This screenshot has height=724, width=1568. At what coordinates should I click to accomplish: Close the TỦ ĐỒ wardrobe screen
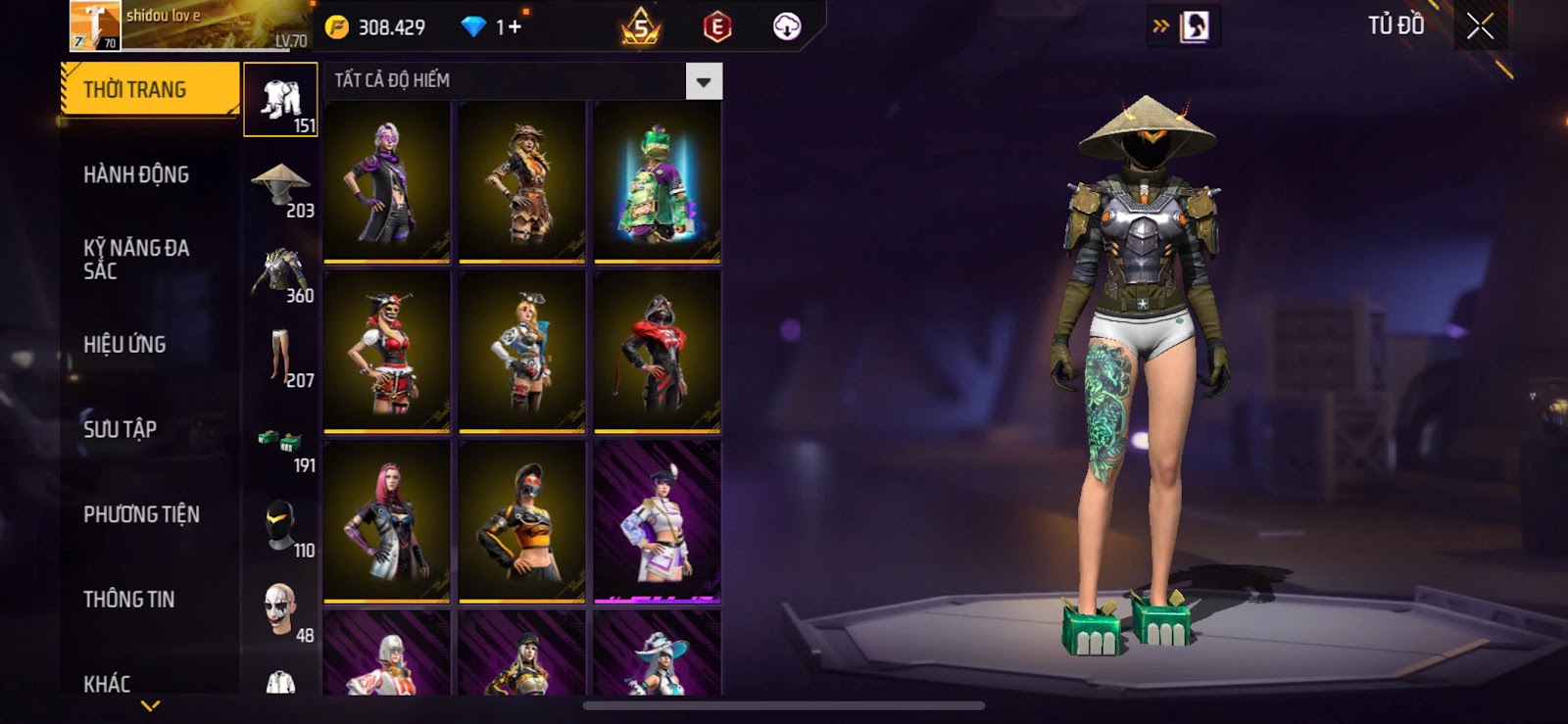[x=1480, y=26]
